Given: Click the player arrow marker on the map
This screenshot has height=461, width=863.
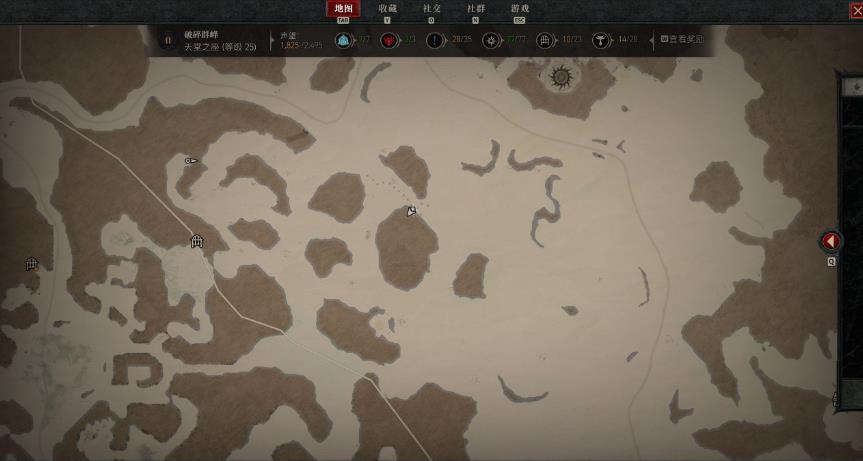Looking at the screenshot, I should pyautogui.click(x=411, y=211).
